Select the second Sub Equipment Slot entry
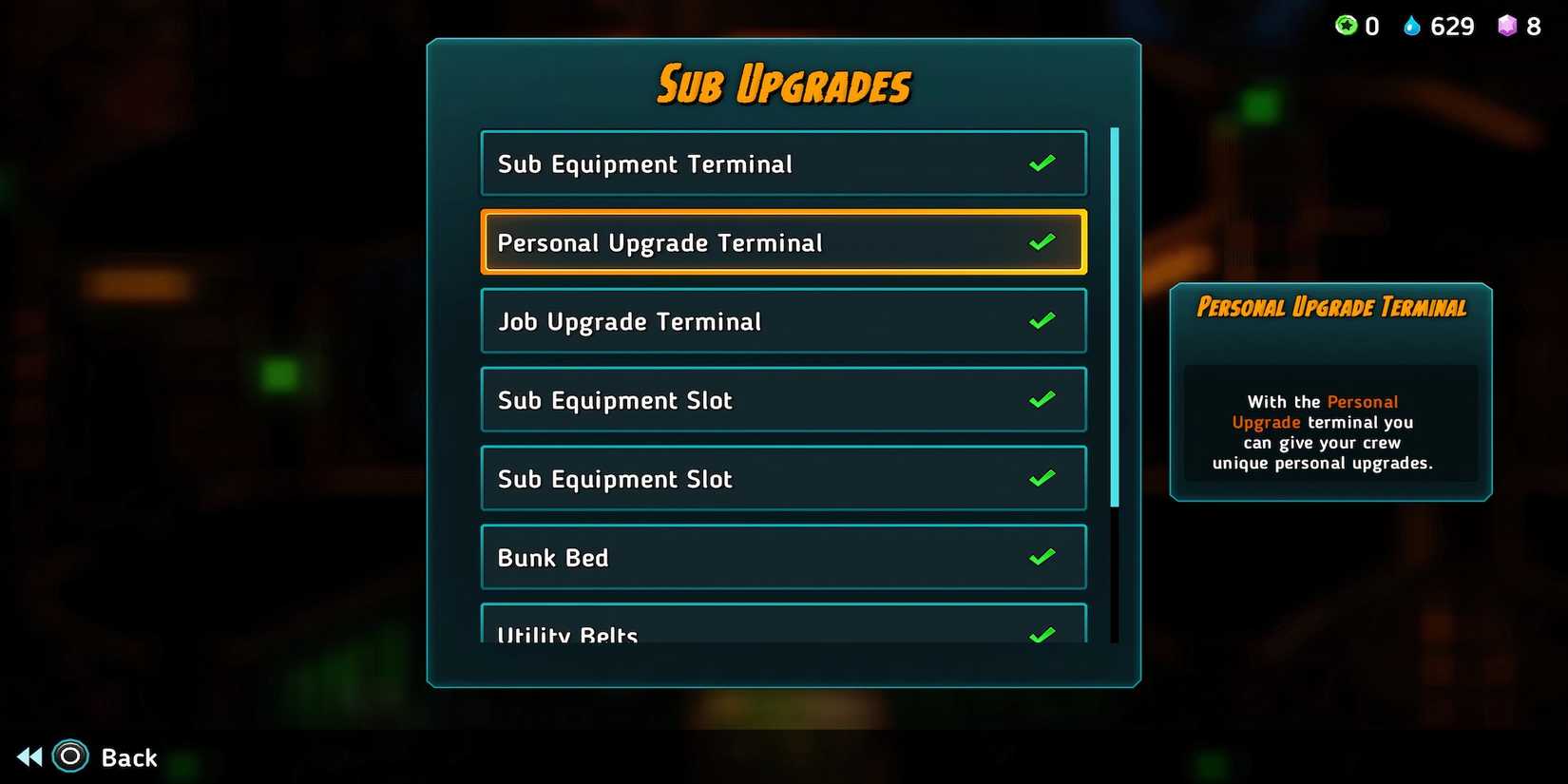This screenshot has height=784, width=1568. pos(783,478)
